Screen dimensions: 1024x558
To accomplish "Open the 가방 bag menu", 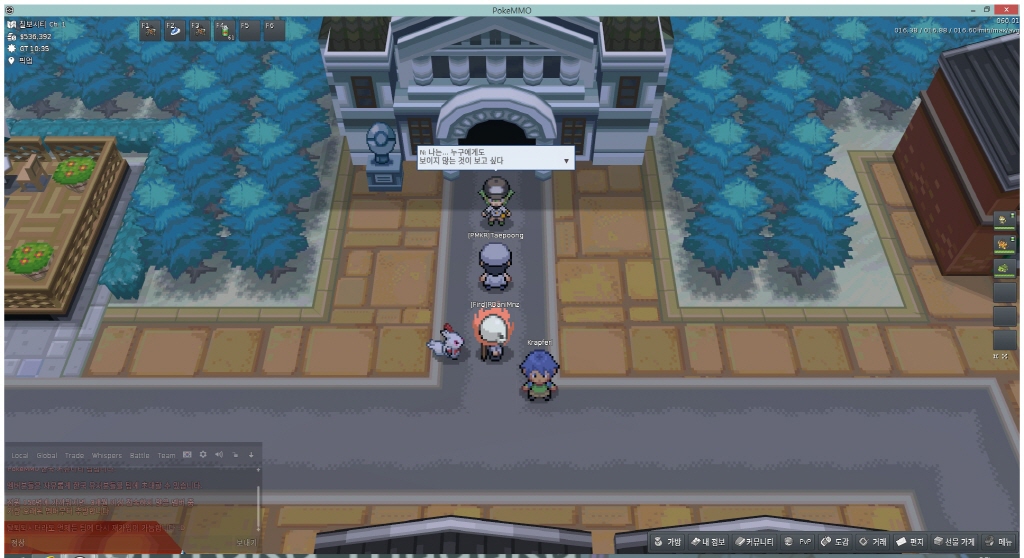I will [x=668, y=541].
